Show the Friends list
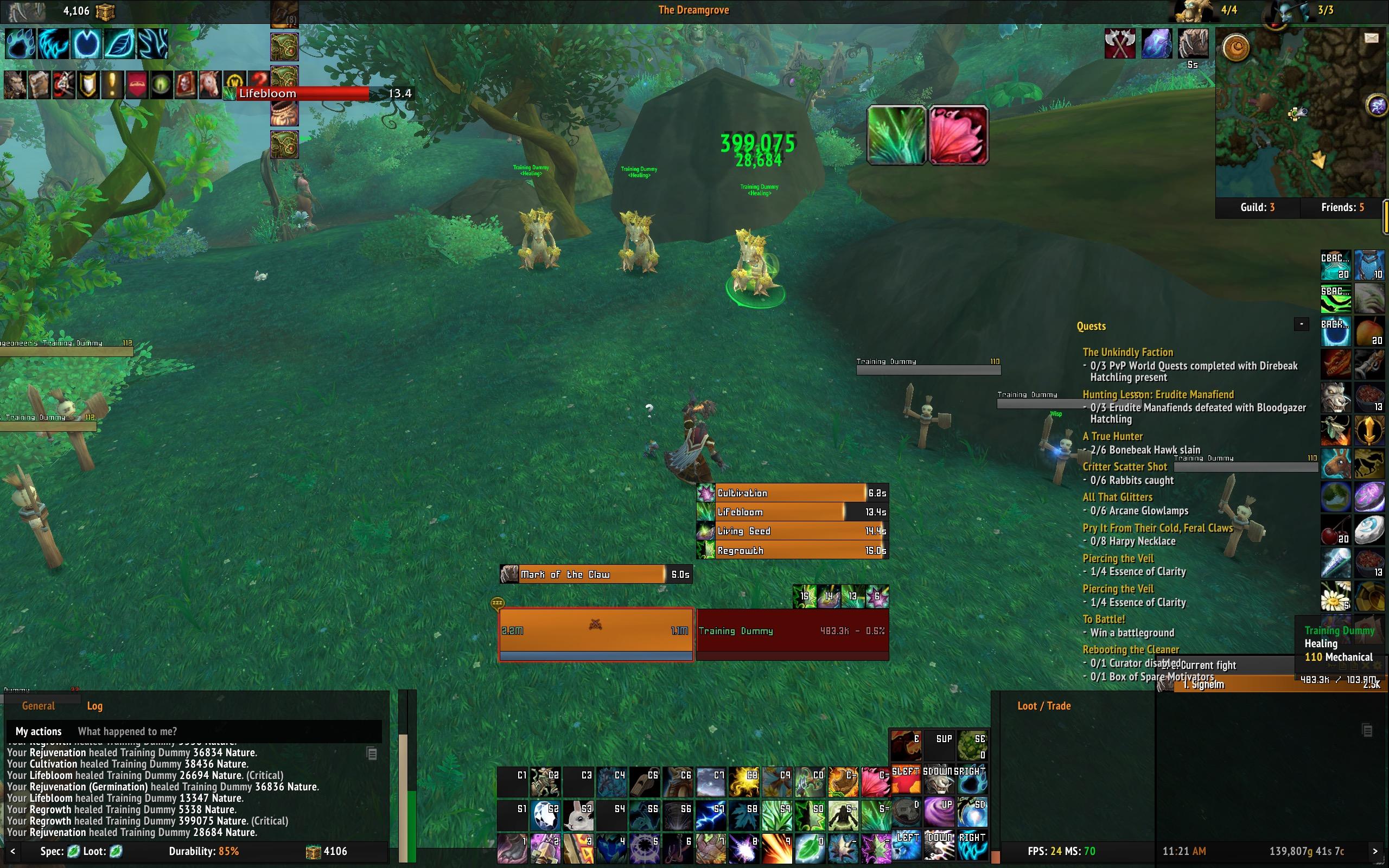 click(x=1342, y=207)
